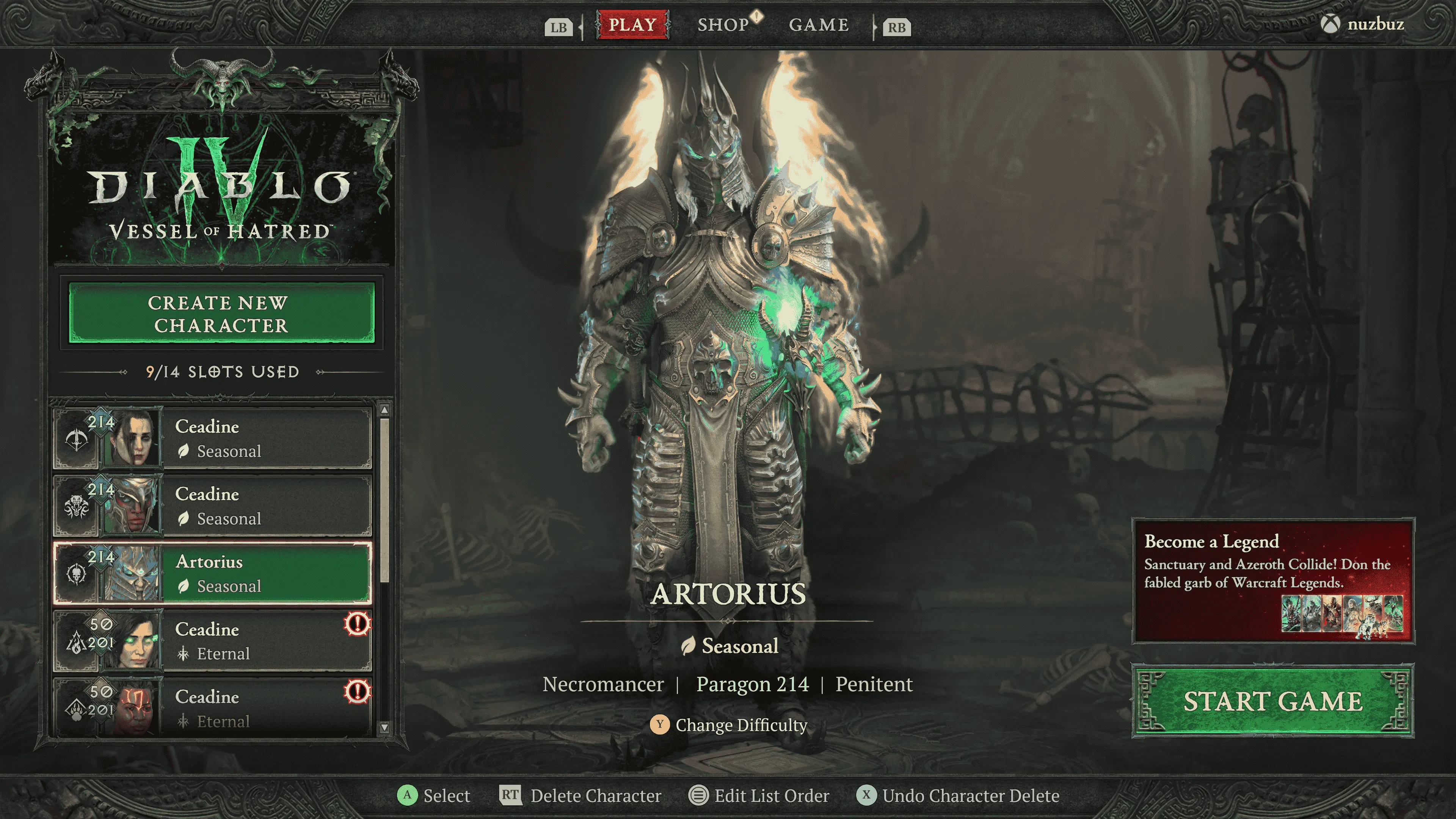
Task: Select the Artorius Seasonal character row
Action: coord(212,573)
